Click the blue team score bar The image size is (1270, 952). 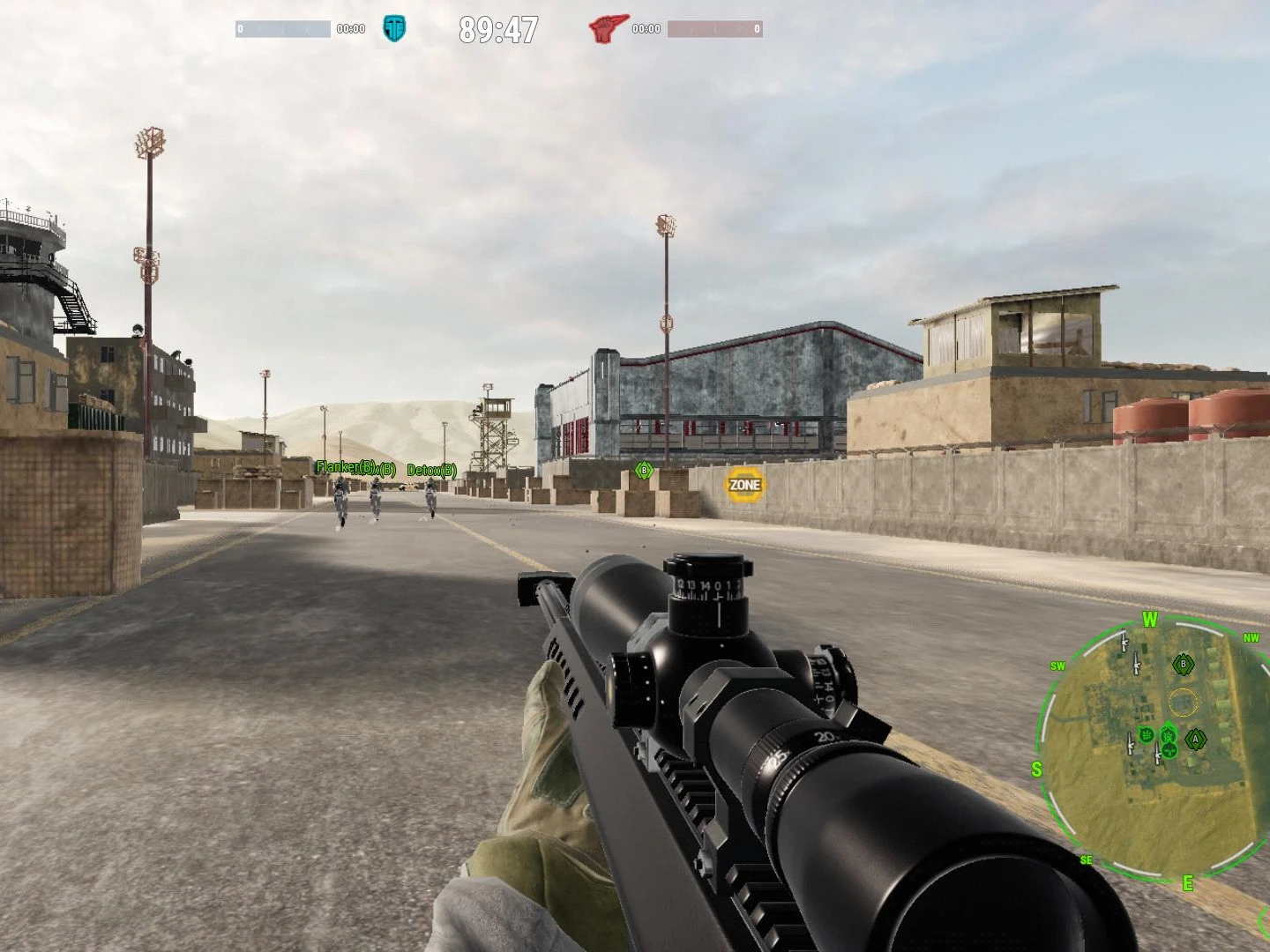pos(282,28)
